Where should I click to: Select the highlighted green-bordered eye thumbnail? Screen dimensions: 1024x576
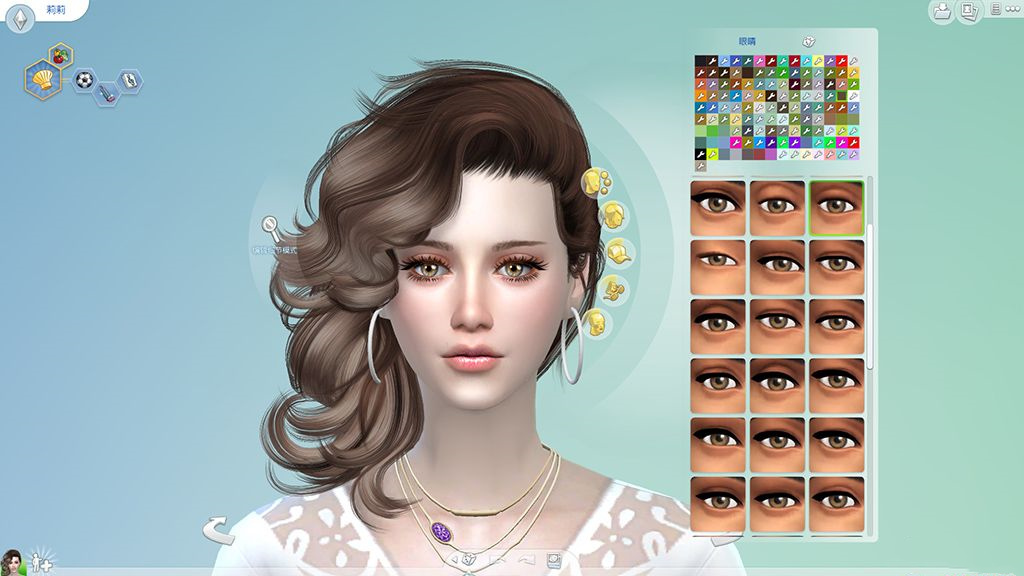pyautogui.click(x=837, y=207)
